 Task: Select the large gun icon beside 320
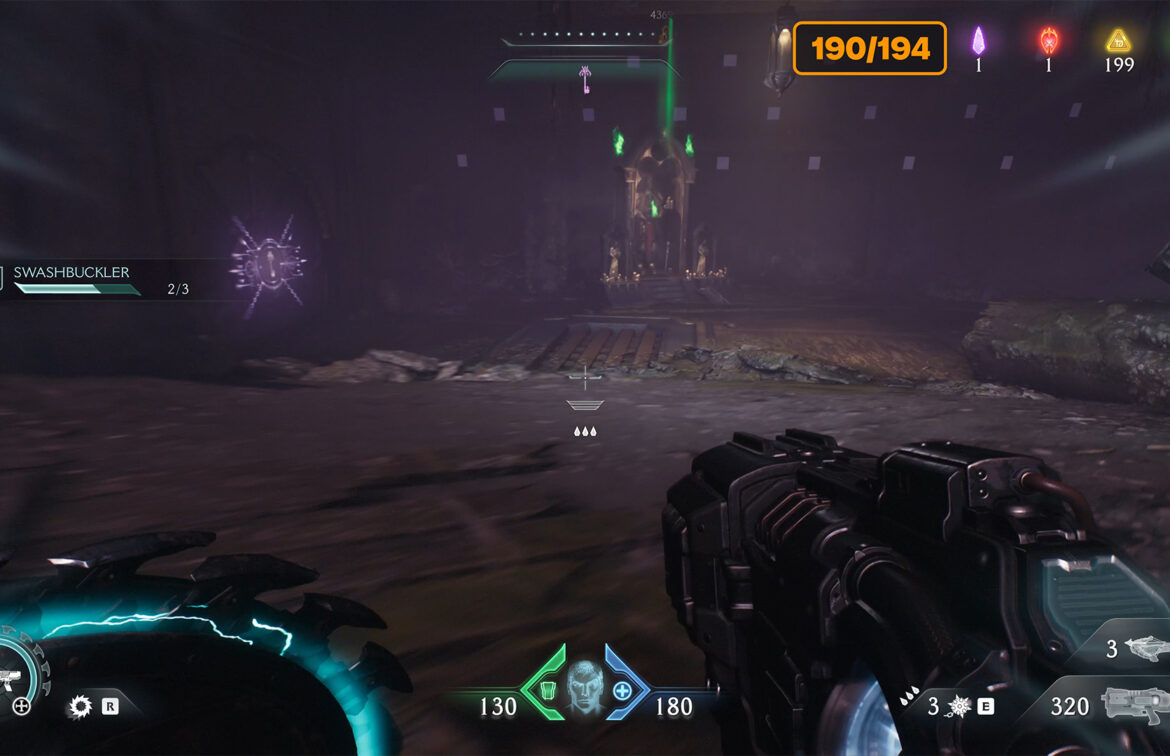click(x=1135, y=706)
